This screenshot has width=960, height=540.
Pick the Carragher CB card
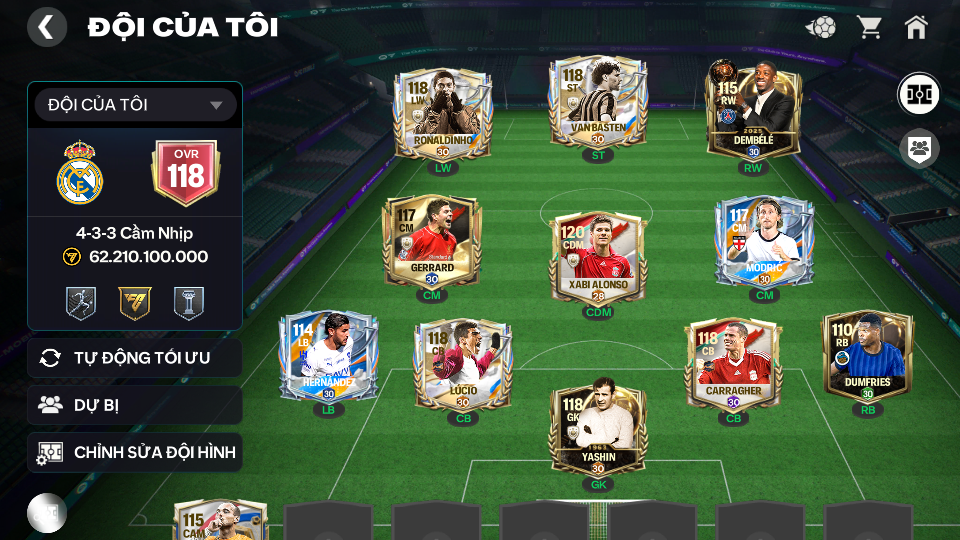coord(733,362)
